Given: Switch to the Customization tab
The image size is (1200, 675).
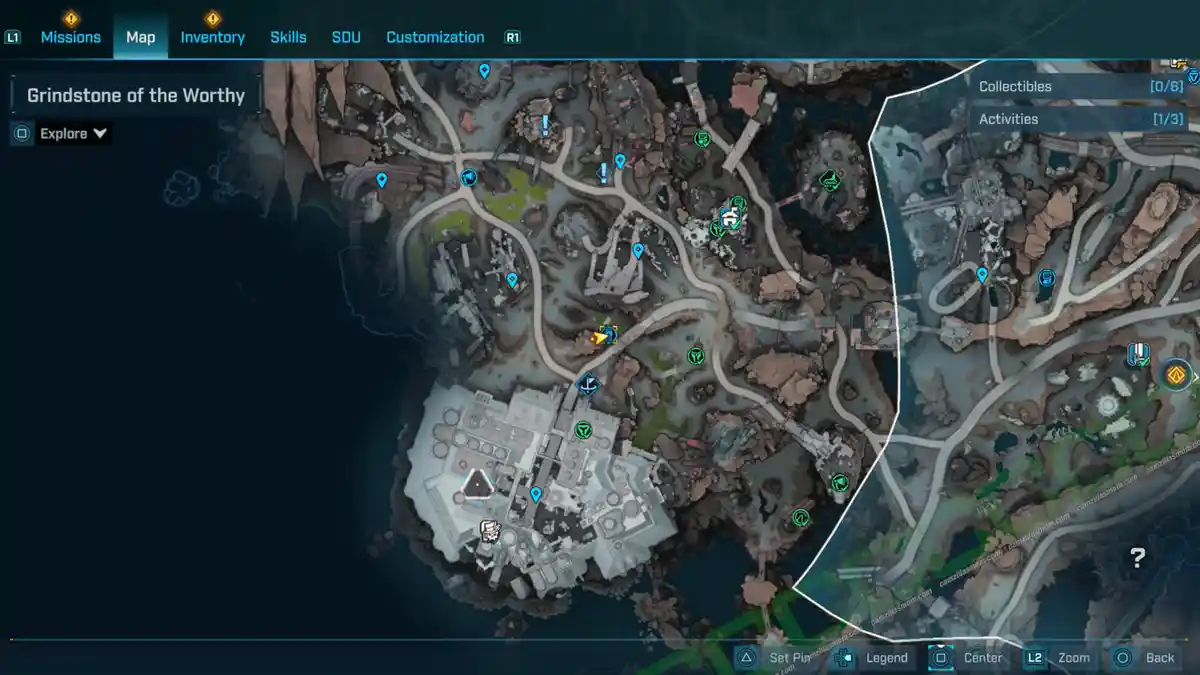Looking at the screenshot, I should click(435, 37).
